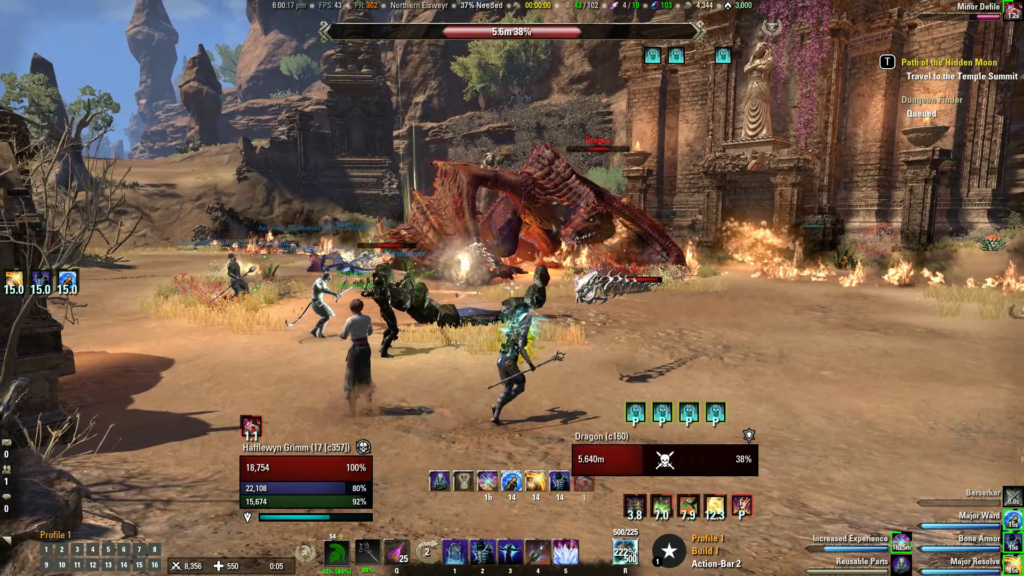Activate the crystal shard ability in slot 5
The height and width of the screenshot is (576, 1024).
tap(566, 551)
